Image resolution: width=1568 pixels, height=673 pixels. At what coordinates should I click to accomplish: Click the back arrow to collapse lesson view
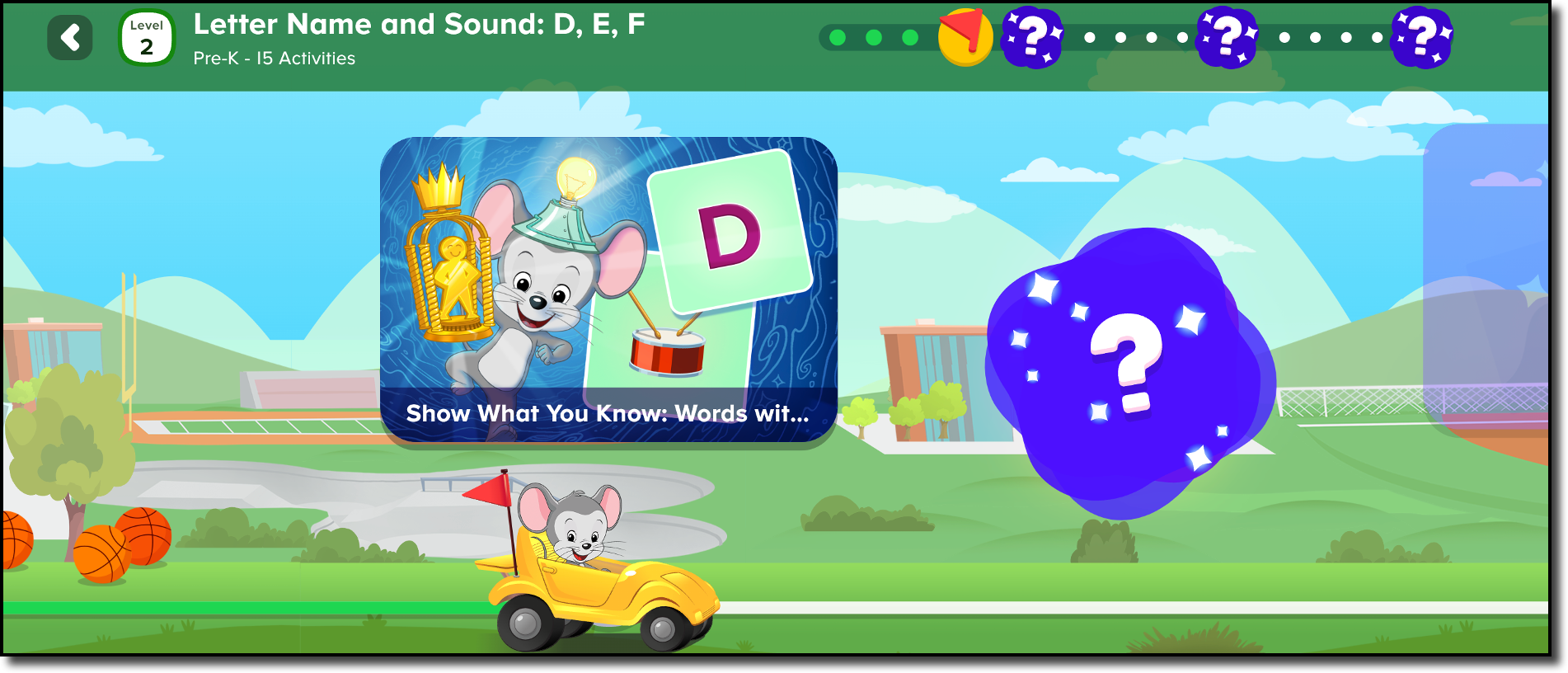(x=71, y=37)
